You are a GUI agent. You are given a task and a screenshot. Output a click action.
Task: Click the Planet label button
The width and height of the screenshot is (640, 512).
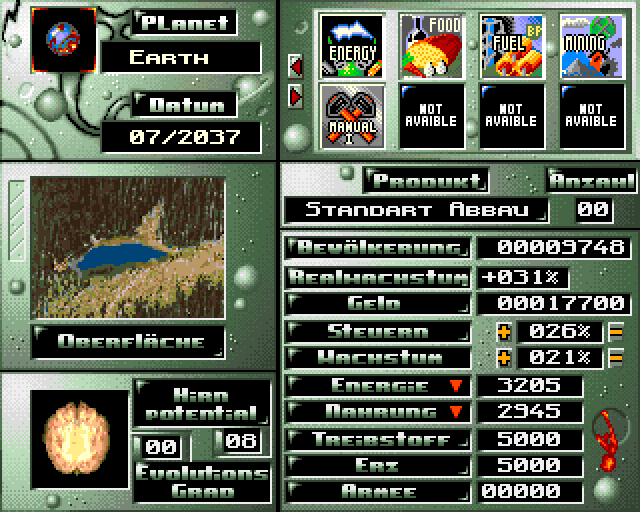click(x=184, y=23)
